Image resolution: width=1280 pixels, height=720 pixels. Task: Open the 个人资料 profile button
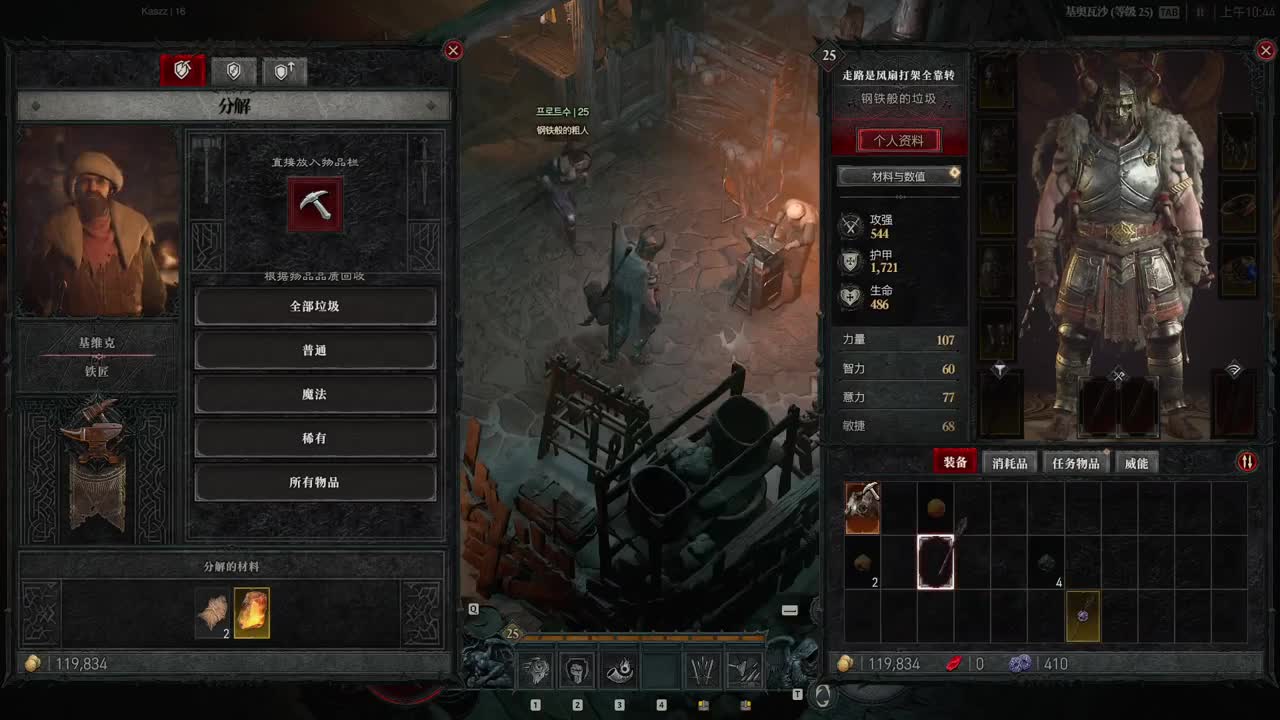pyautogui.click(x=898, y=140)
